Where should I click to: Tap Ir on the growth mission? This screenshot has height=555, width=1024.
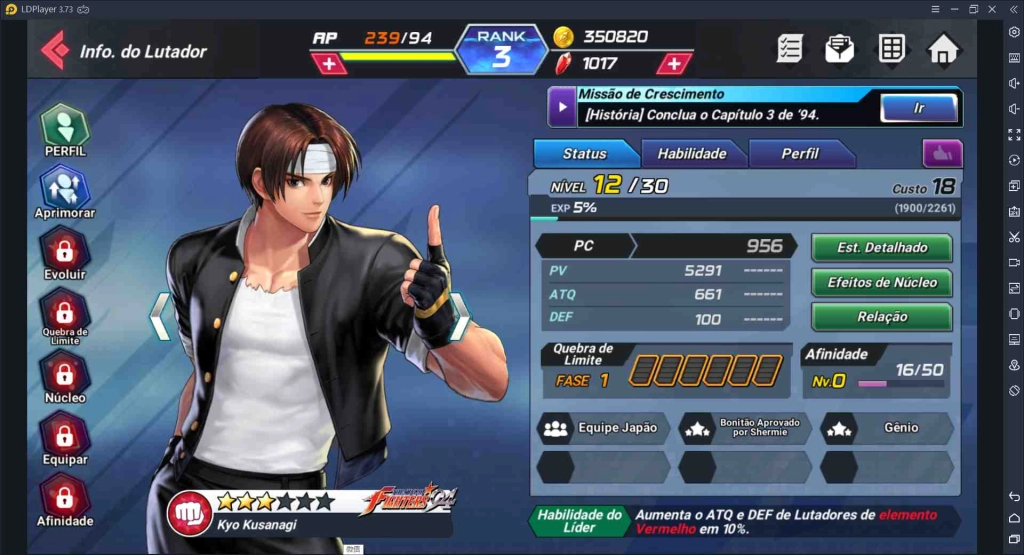click(x=918, y=107)
